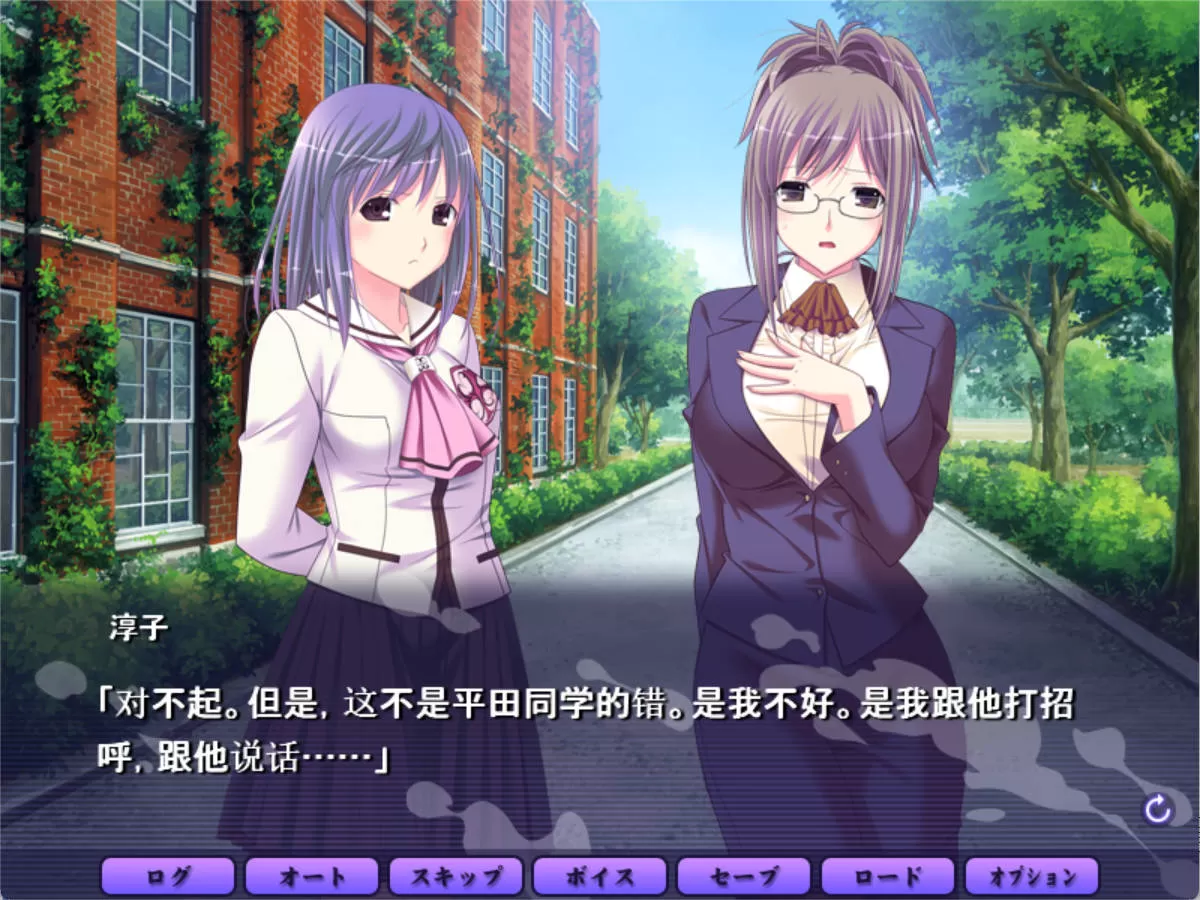Viewport: 1200px width, 900px height.
Task: Replay voice with the ボイス button
Action: click(600, 877)
